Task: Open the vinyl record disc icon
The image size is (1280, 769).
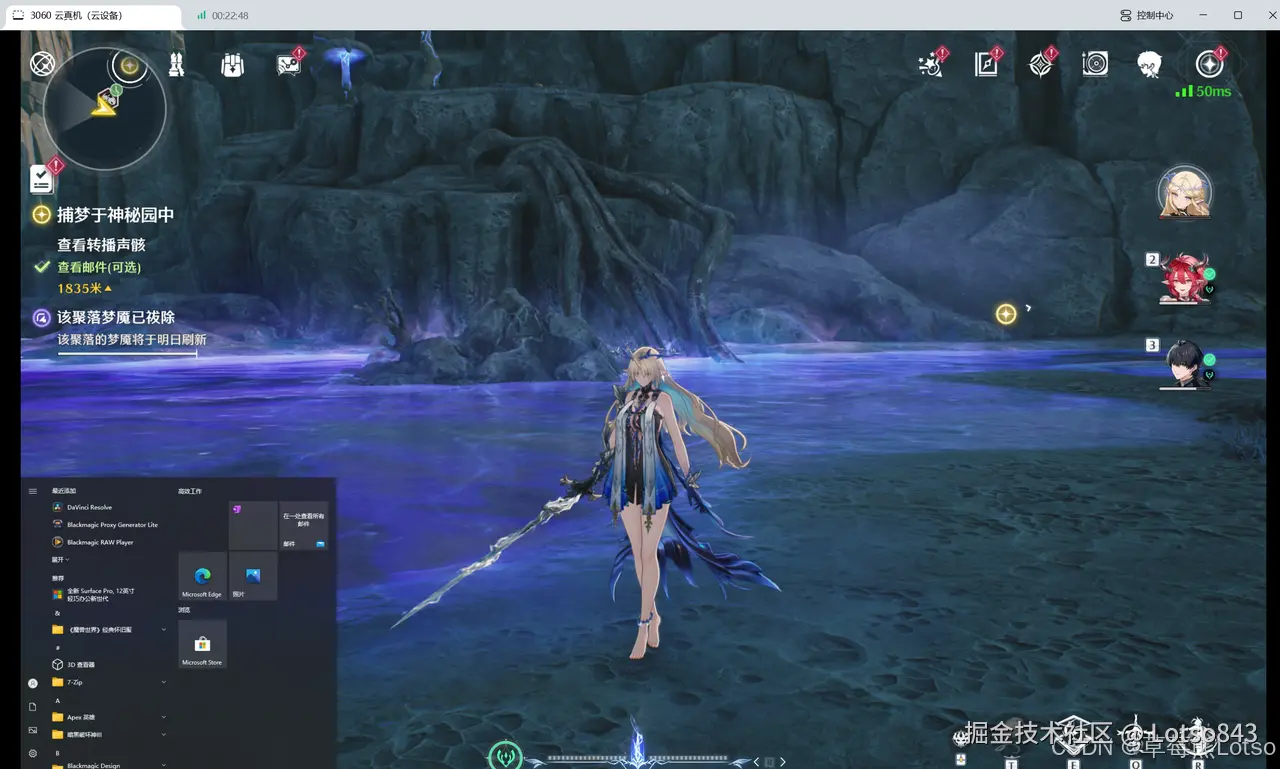Action: click(1095, 65)
